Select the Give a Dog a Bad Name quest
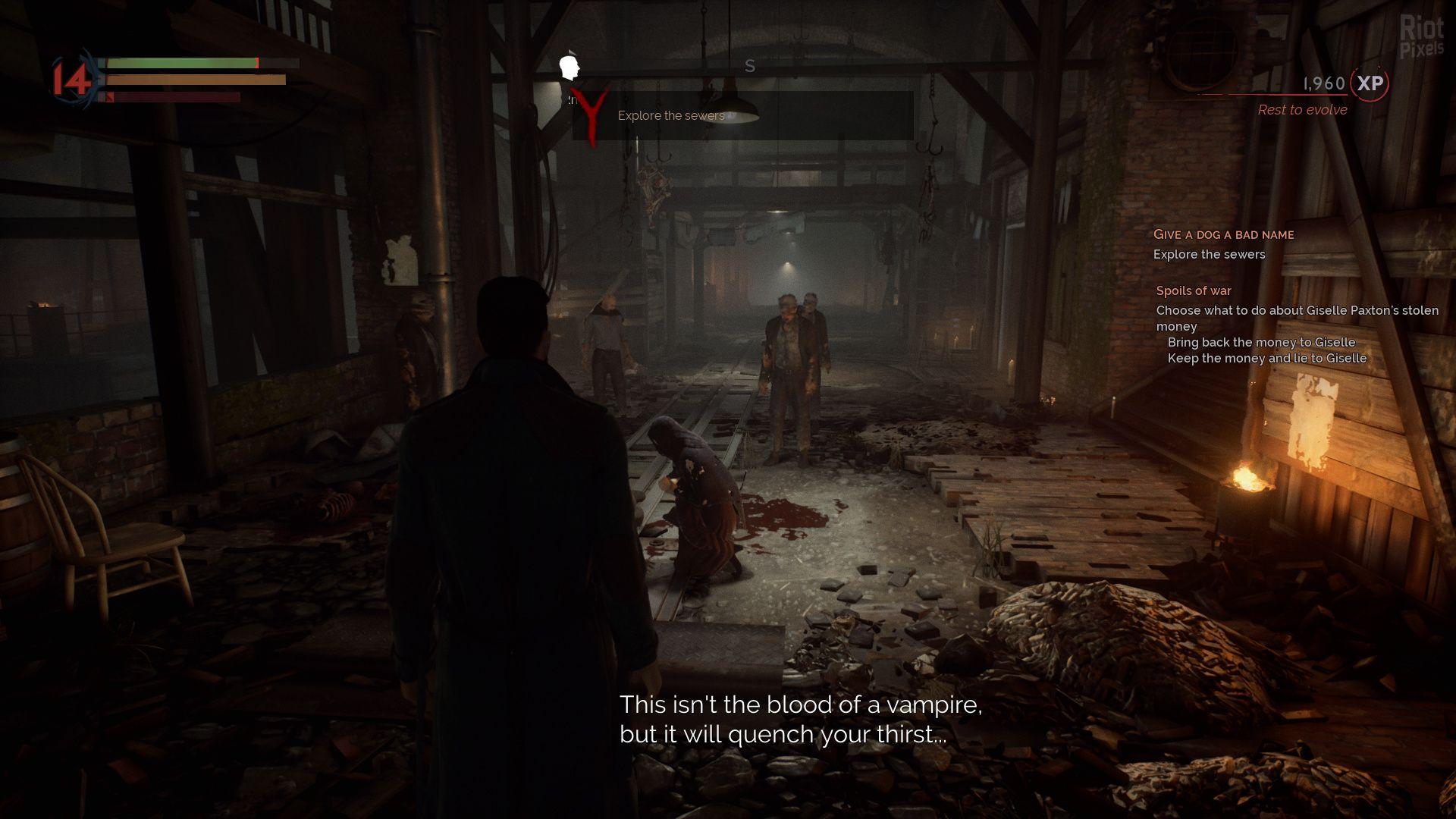This screenshot has height=819, width=1456. point(1223,234)
